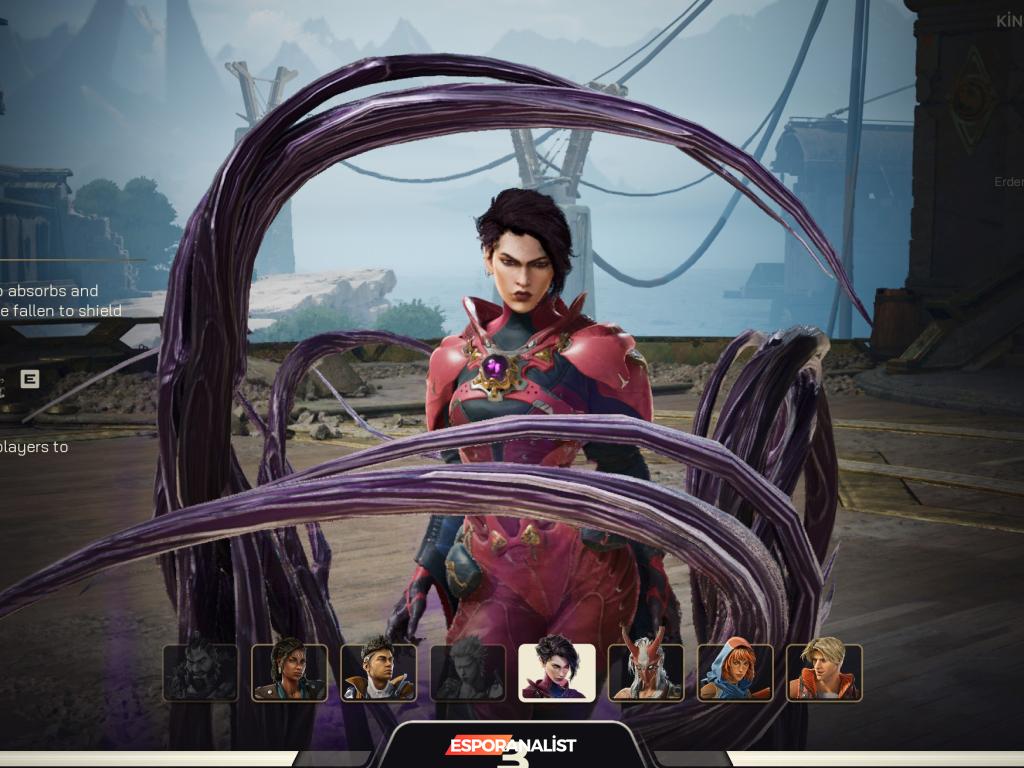The image size is (1024, 768).
Task: Select the blue-hooded redhead hero portrait
Action: click(735, 672)
